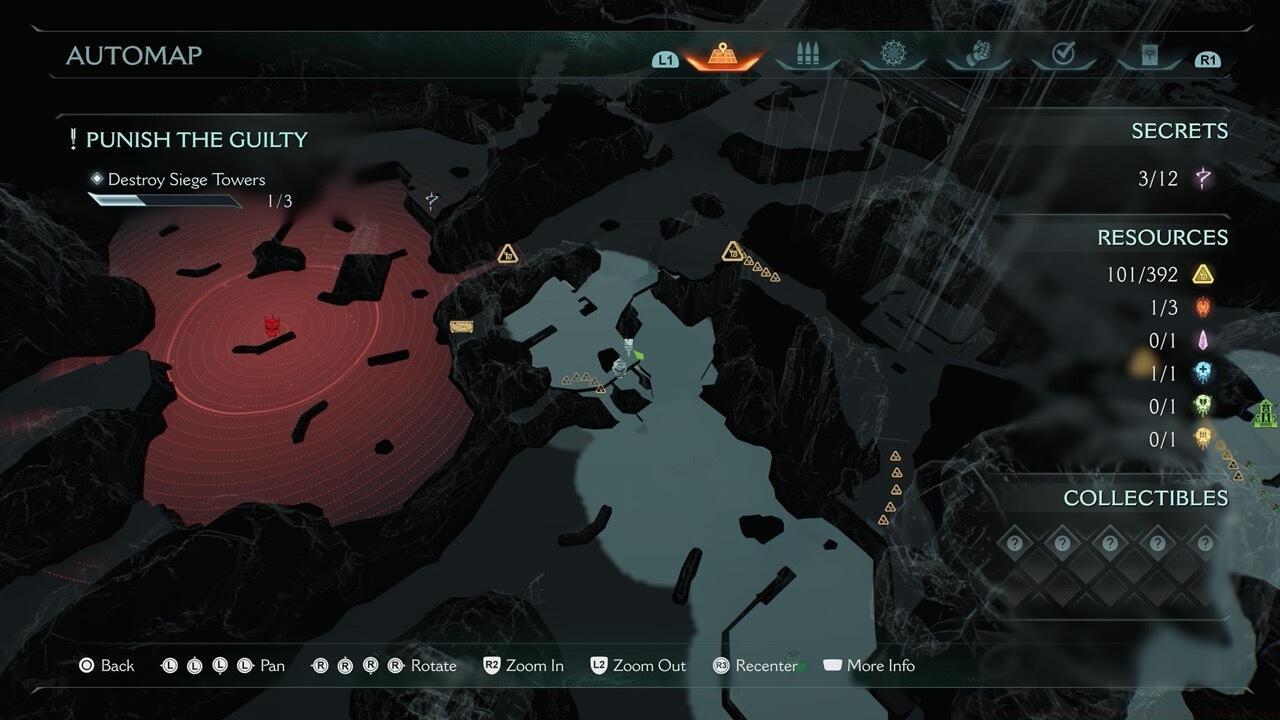Switch to the bullets arsenal tab
This screenshot has height=720, width=1280.
tap(807, 56)
